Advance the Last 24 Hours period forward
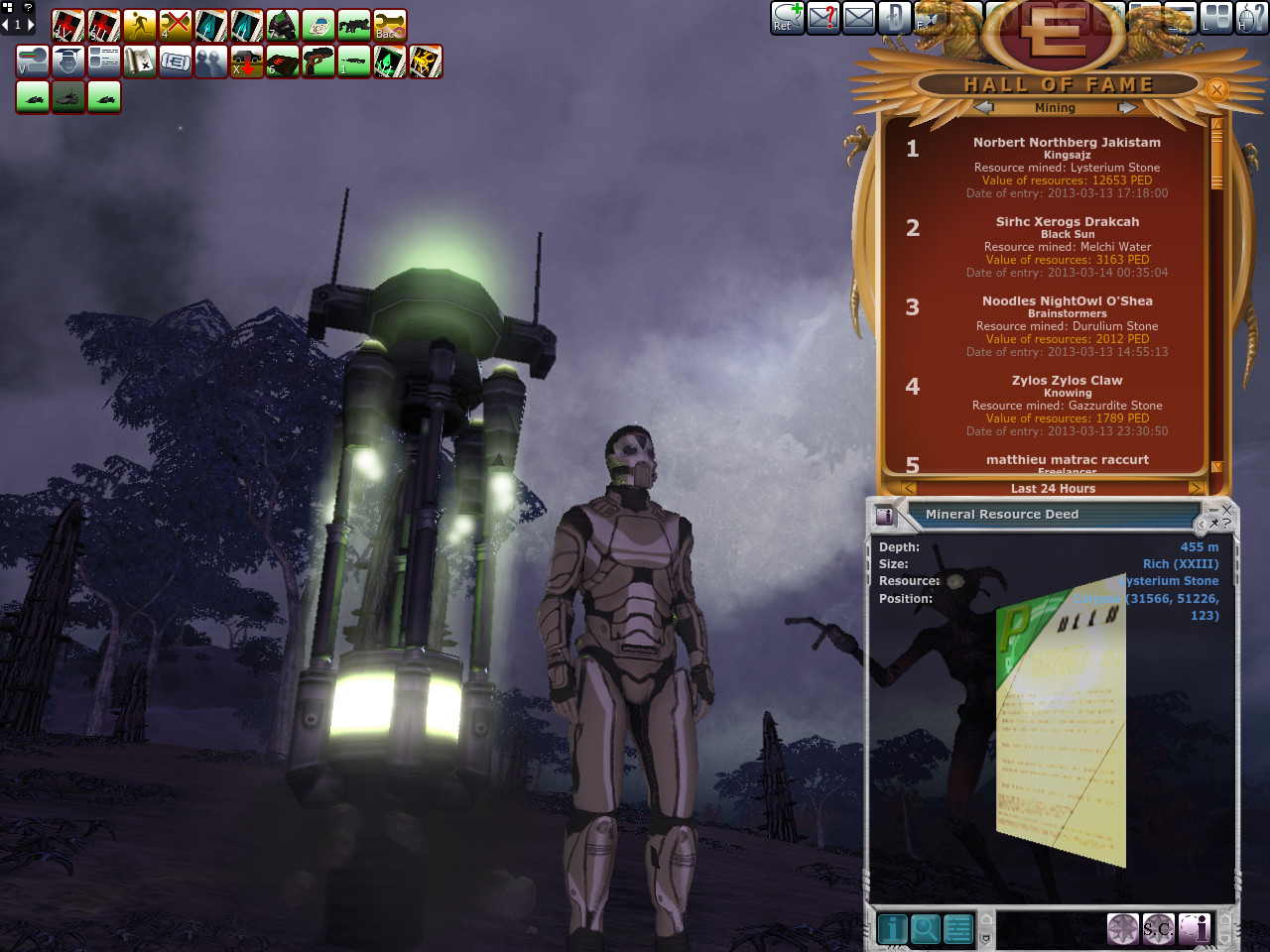The image size is (1270, 952). tap(1197, 488)
